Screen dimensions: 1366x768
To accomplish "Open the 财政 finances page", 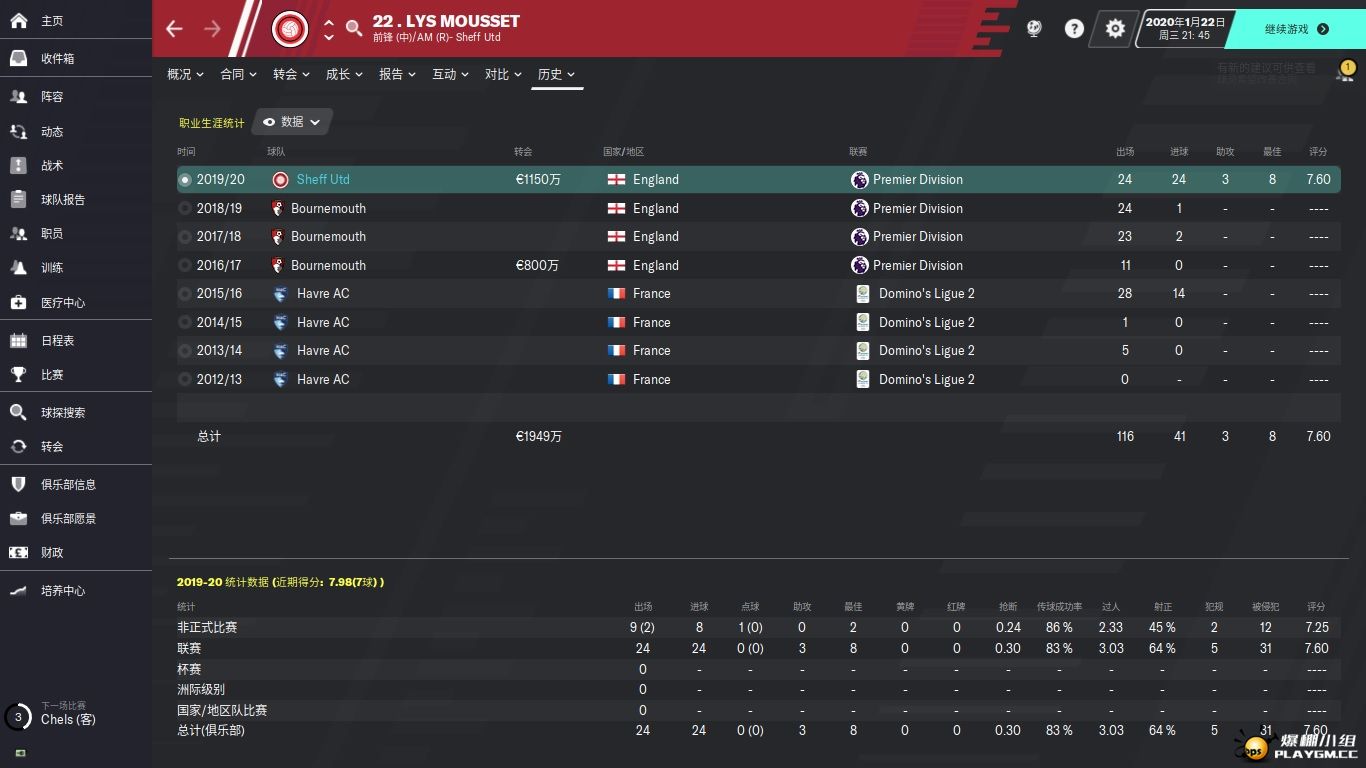I will click(52, 553).
